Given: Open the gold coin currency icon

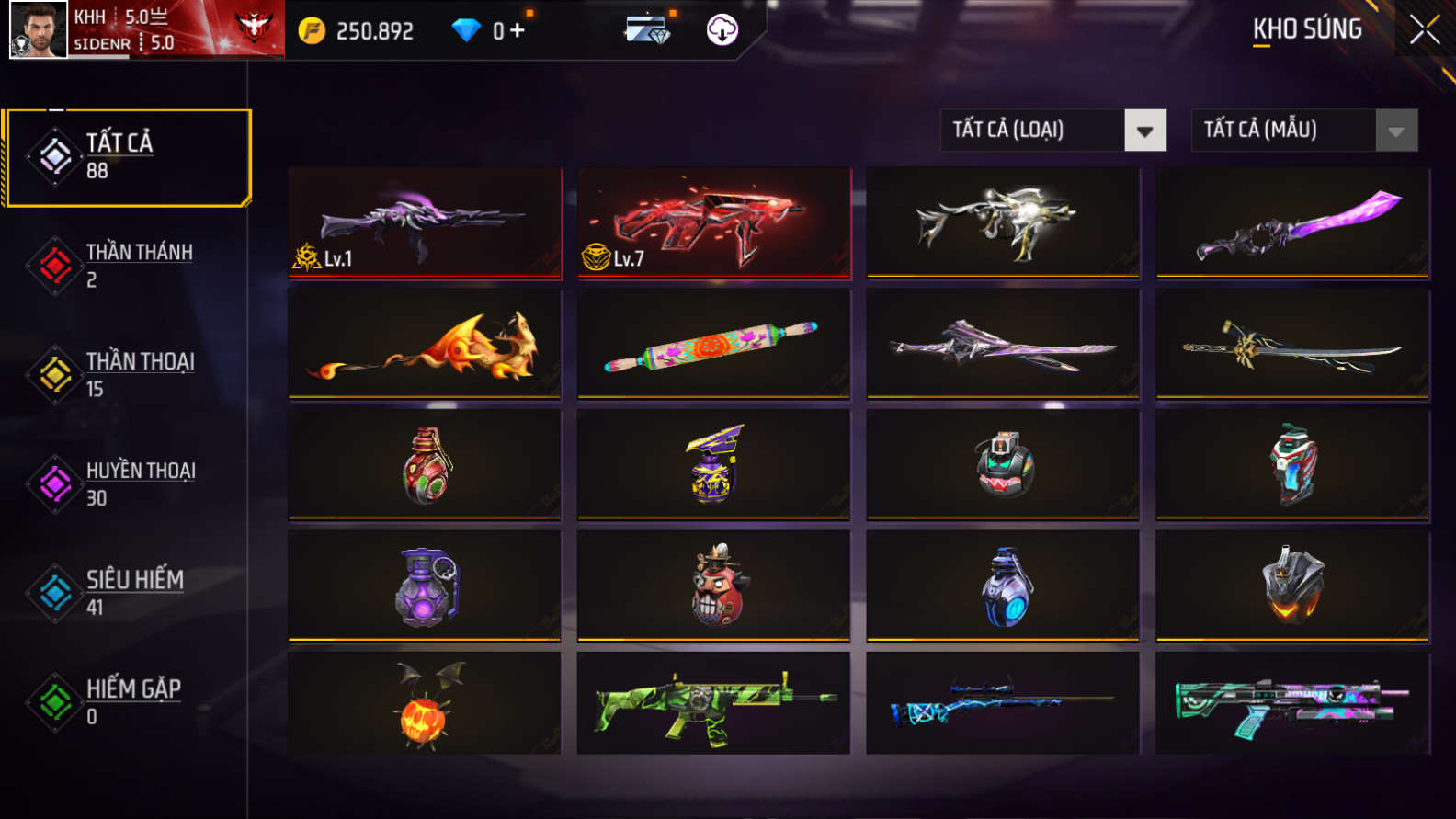Looking at the screenshot, I should pos(313,28).
